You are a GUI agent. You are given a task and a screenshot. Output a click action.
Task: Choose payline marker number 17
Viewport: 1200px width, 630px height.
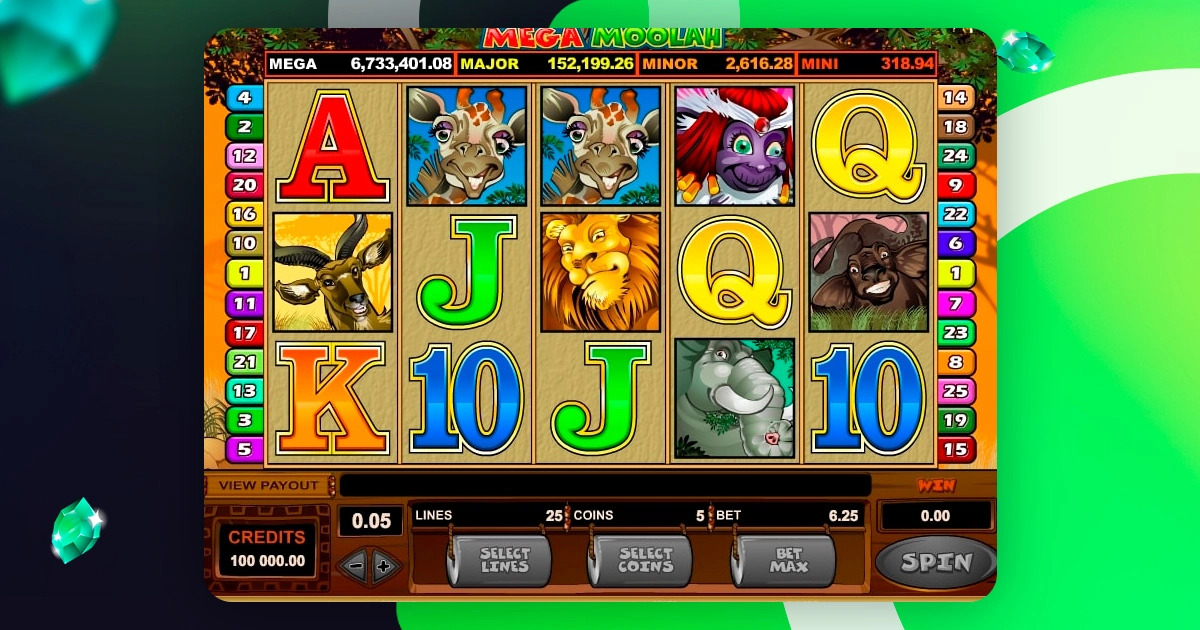(244, 333)
